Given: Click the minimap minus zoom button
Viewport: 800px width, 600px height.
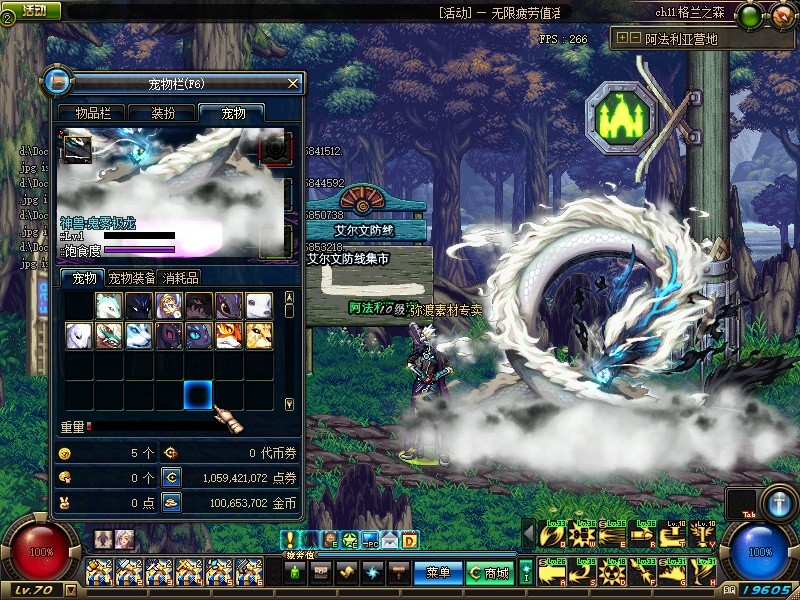Looking at the screenshot, I should click(634, 38).
